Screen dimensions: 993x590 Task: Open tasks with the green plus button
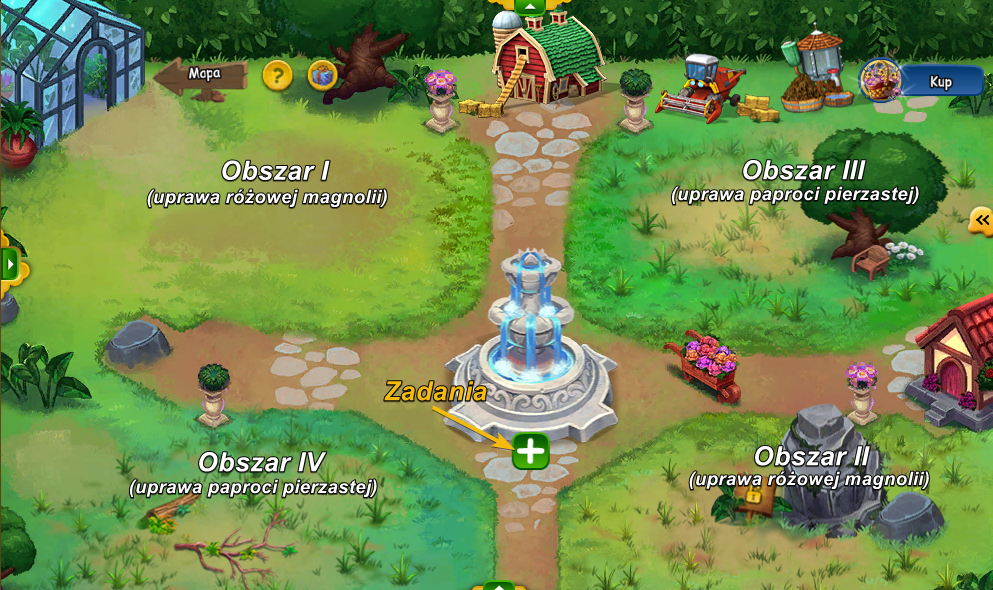click(x=531, y=452)
